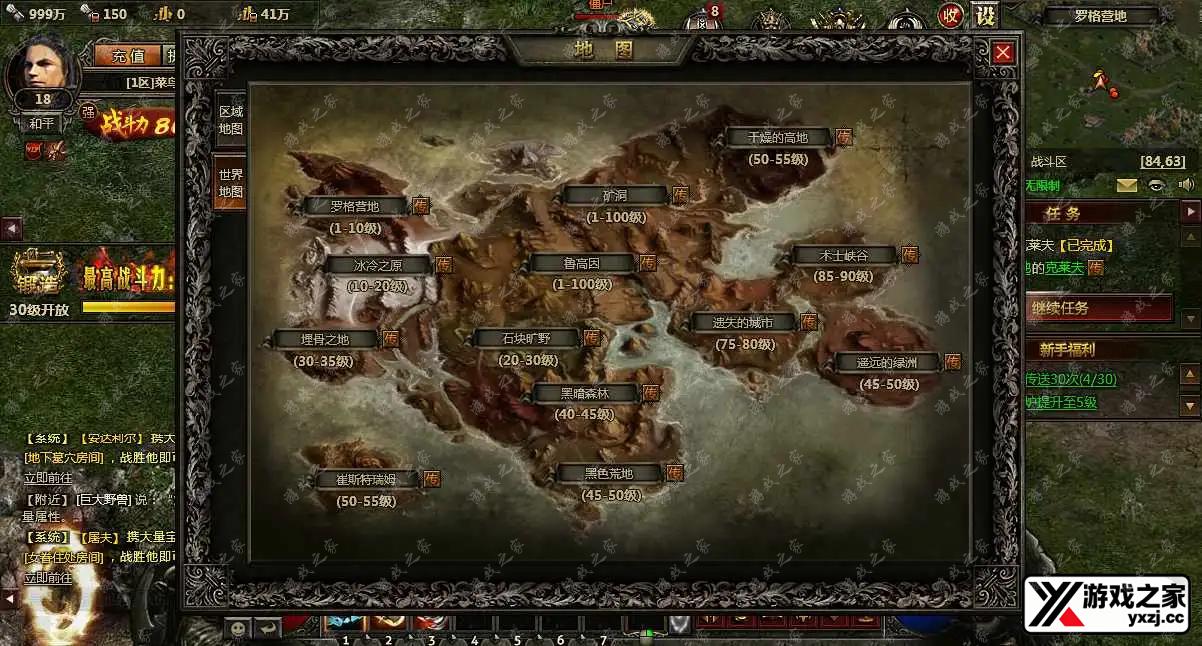The height and width of the screenshot is (646, 1202).
Task: Choose the 迷失的城市 location
Action: click(x=742, y=322)
